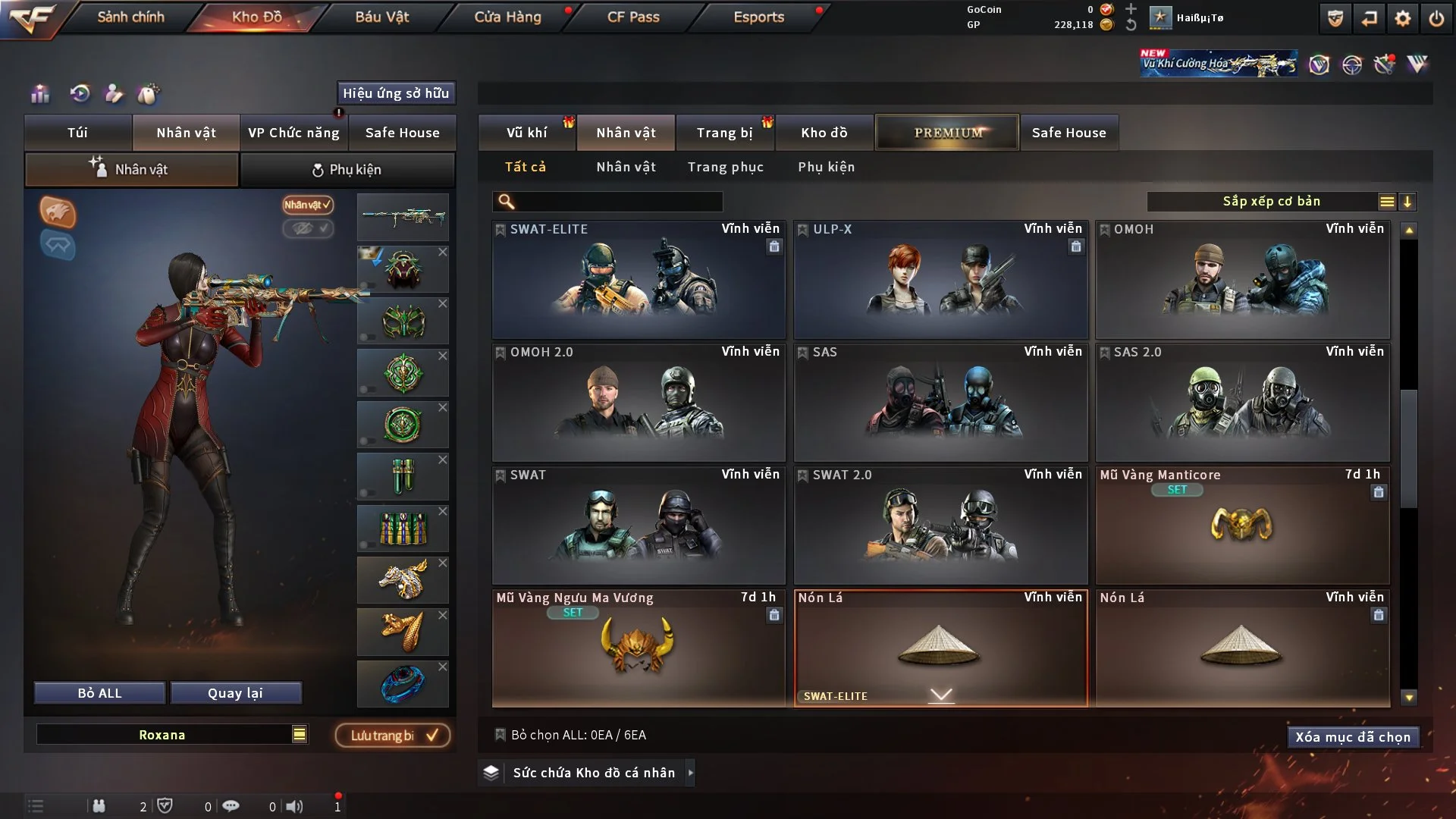
Task: Choose the ULP-X character card
Action: coord(940,281)
